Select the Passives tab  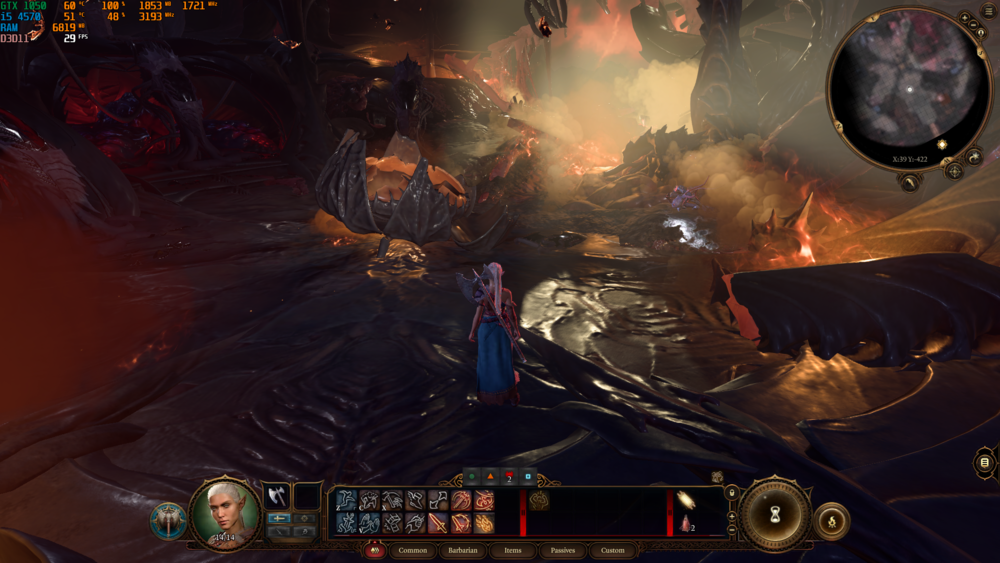click(x=563, y=551)
